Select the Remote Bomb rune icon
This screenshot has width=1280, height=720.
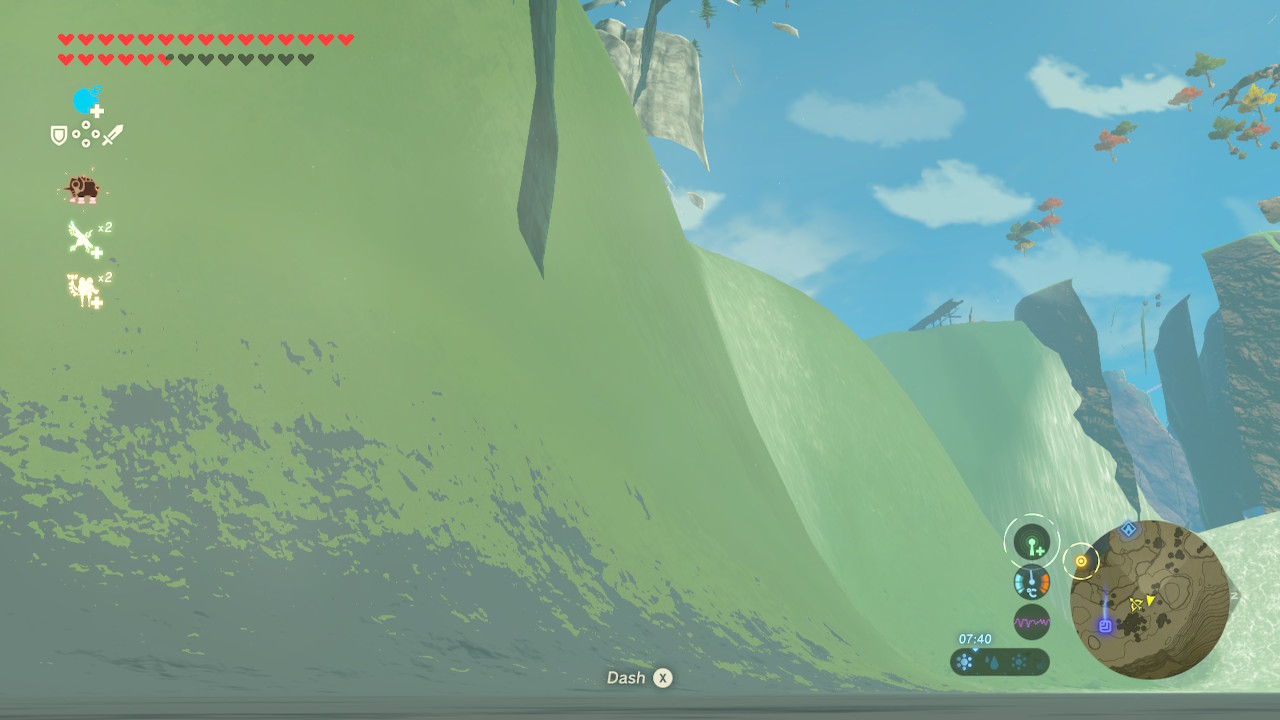coord(87,101)
